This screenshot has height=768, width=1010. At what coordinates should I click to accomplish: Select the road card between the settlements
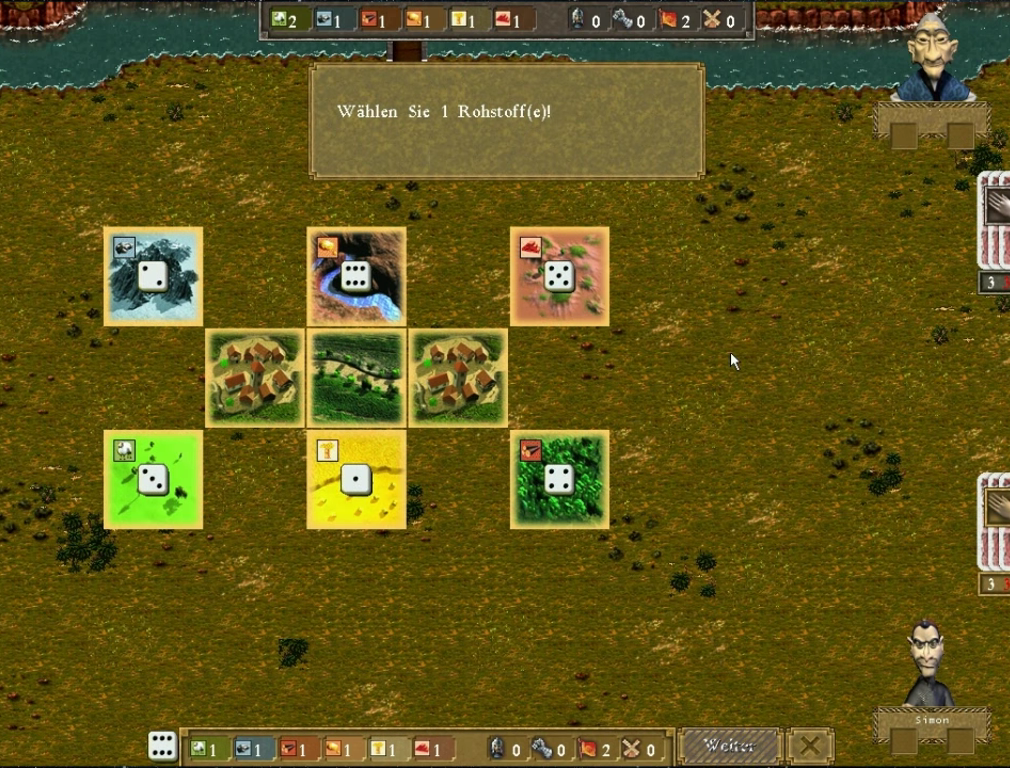click(x=356, y=378)
